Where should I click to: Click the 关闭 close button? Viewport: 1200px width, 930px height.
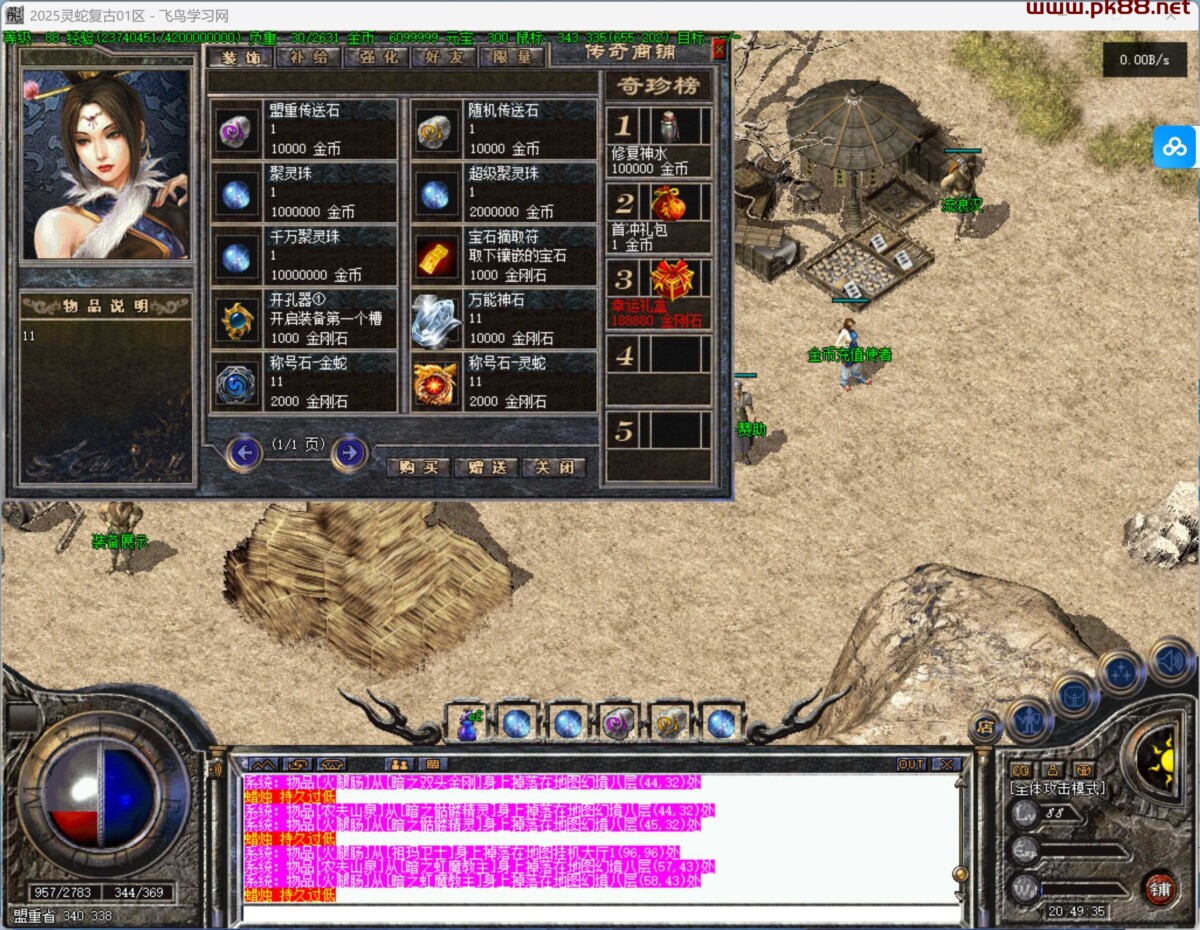click(x=553, y=467)
